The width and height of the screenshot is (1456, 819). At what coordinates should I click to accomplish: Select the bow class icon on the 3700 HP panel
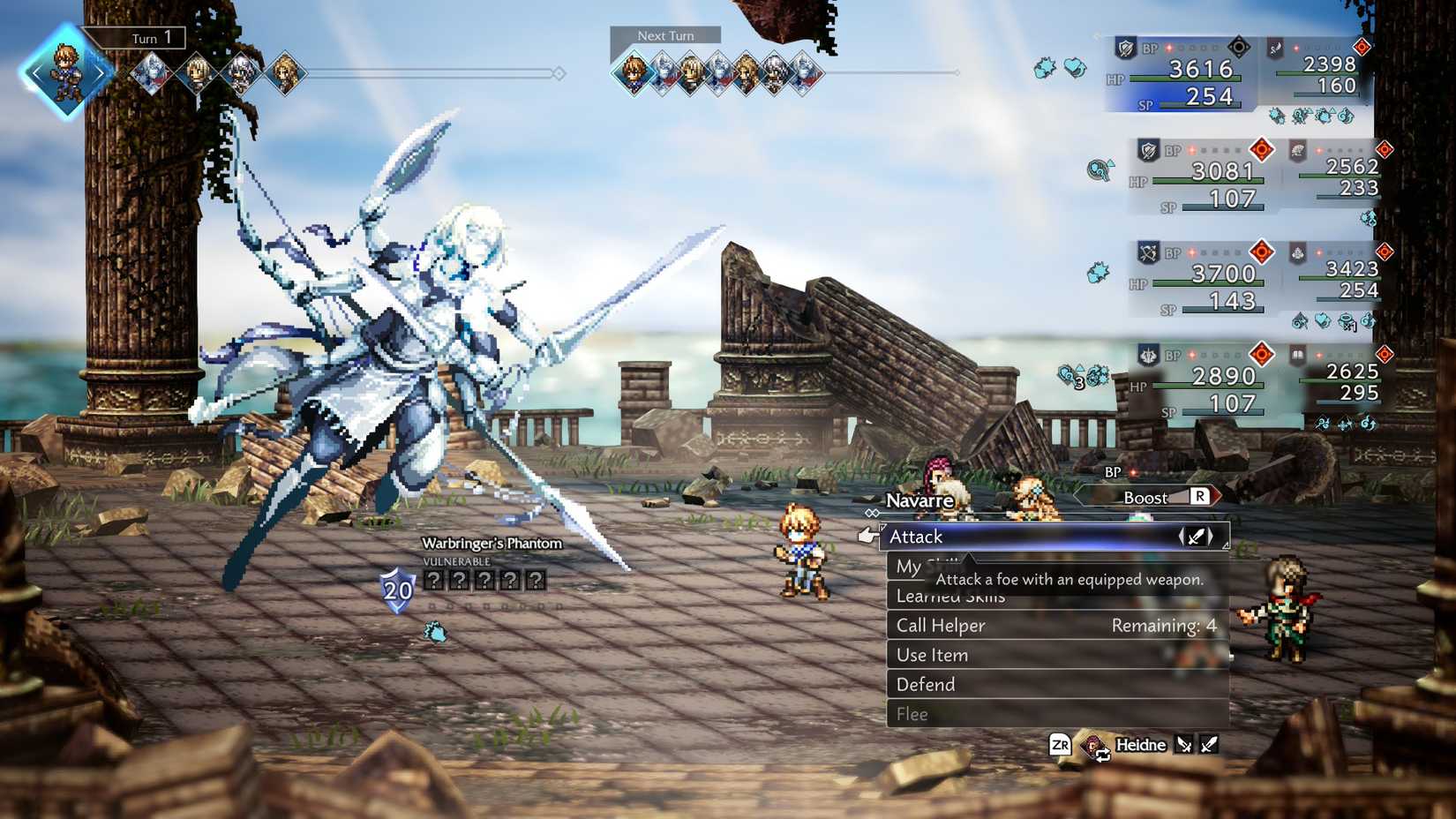pos(1148,252)
